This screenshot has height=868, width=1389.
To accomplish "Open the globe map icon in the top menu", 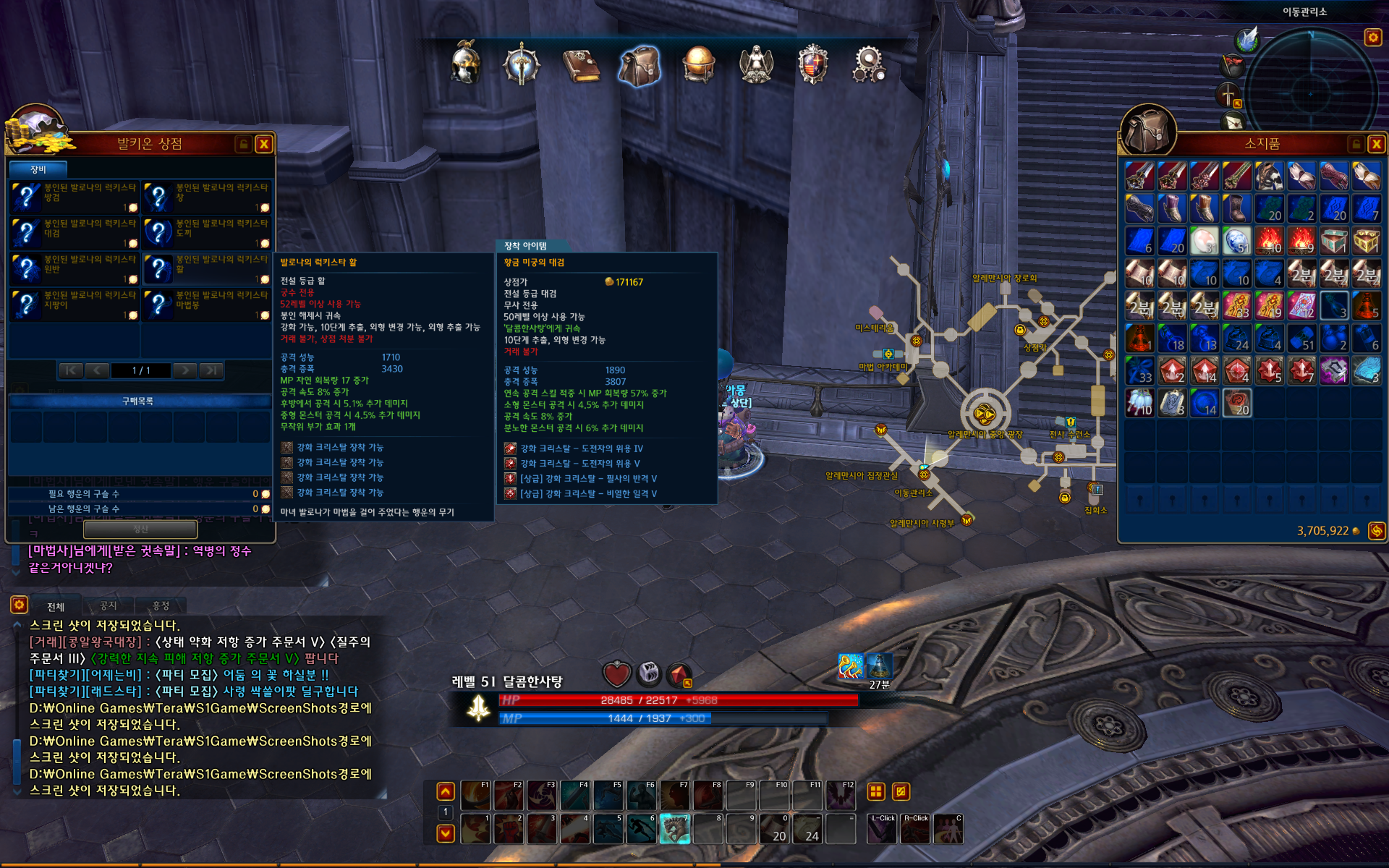I will (x=698, y=65).
